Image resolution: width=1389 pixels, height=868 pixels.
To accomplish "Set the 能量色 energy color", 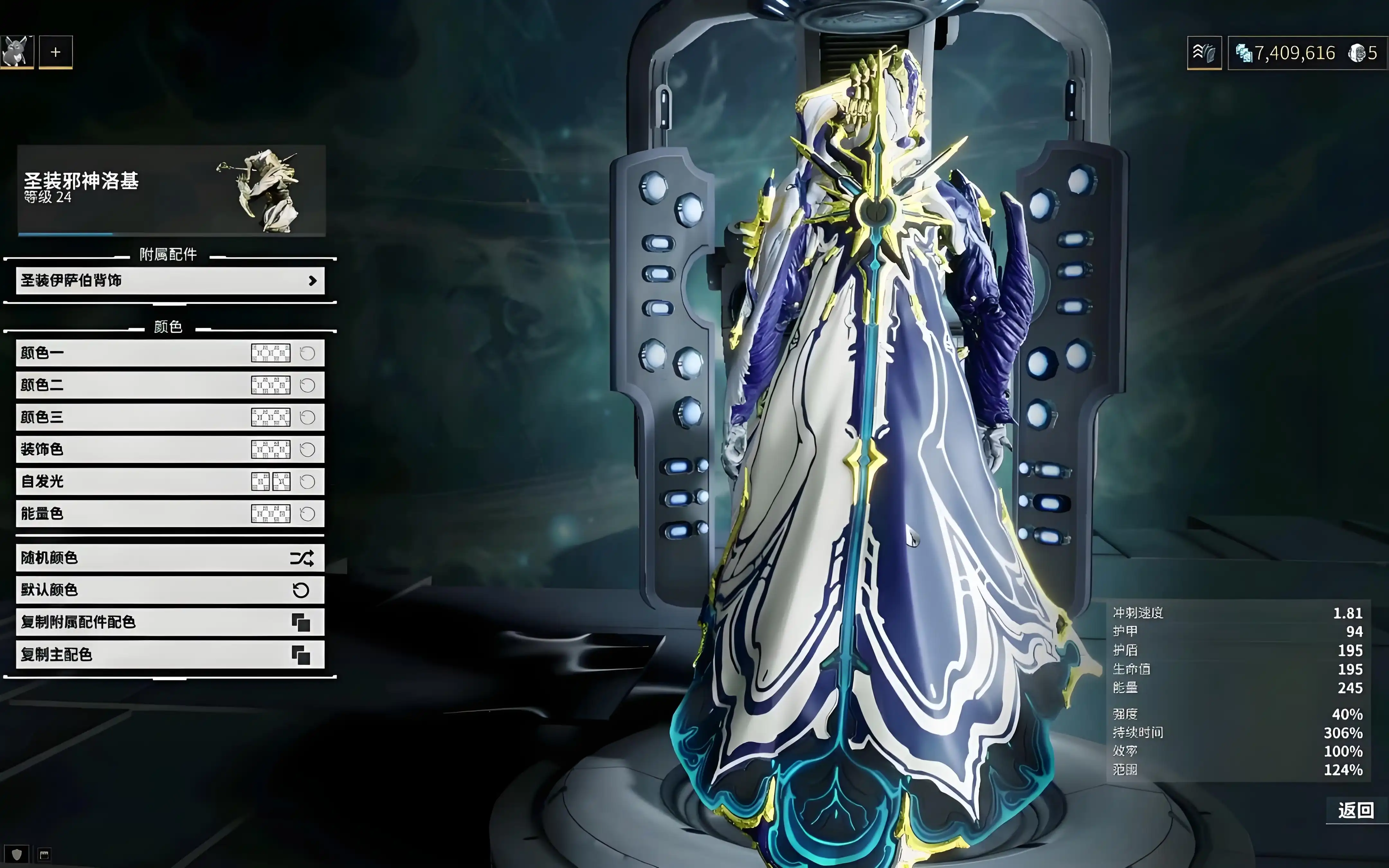I will [x=270, y=514].
